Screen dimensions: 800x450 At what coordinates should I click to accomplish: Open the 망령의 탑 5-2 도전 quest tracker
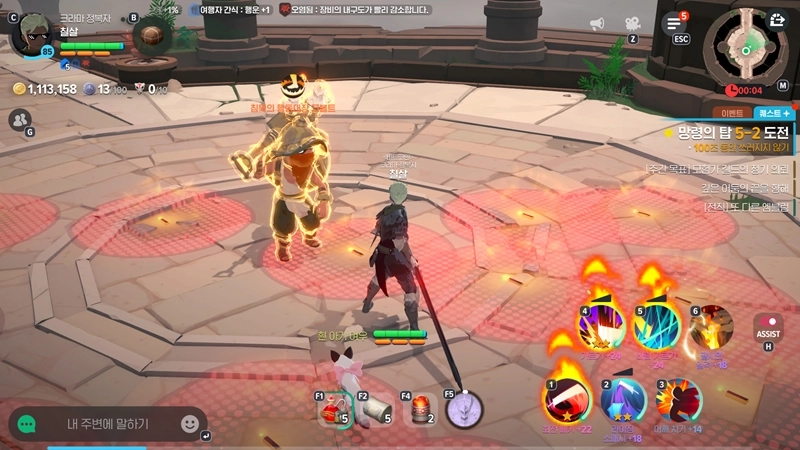click(732, 132)
